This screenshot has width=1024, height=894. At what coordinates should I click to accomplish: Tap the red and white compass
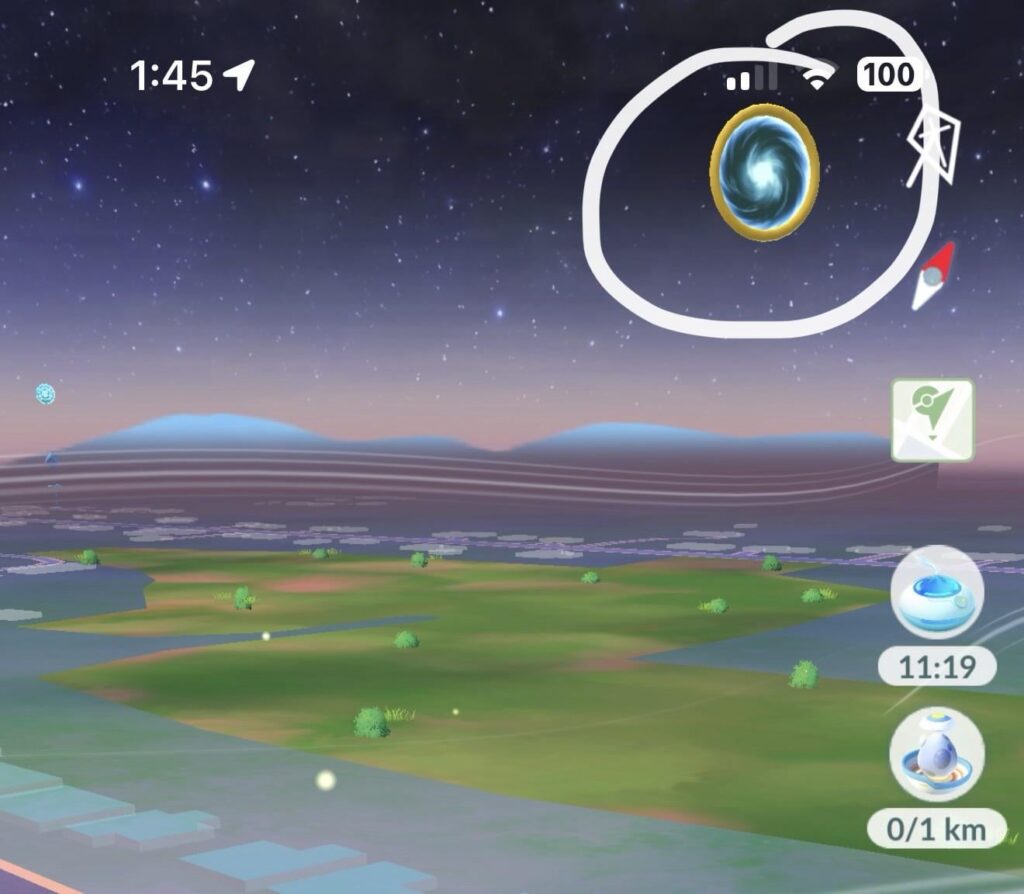click(932, 276)
